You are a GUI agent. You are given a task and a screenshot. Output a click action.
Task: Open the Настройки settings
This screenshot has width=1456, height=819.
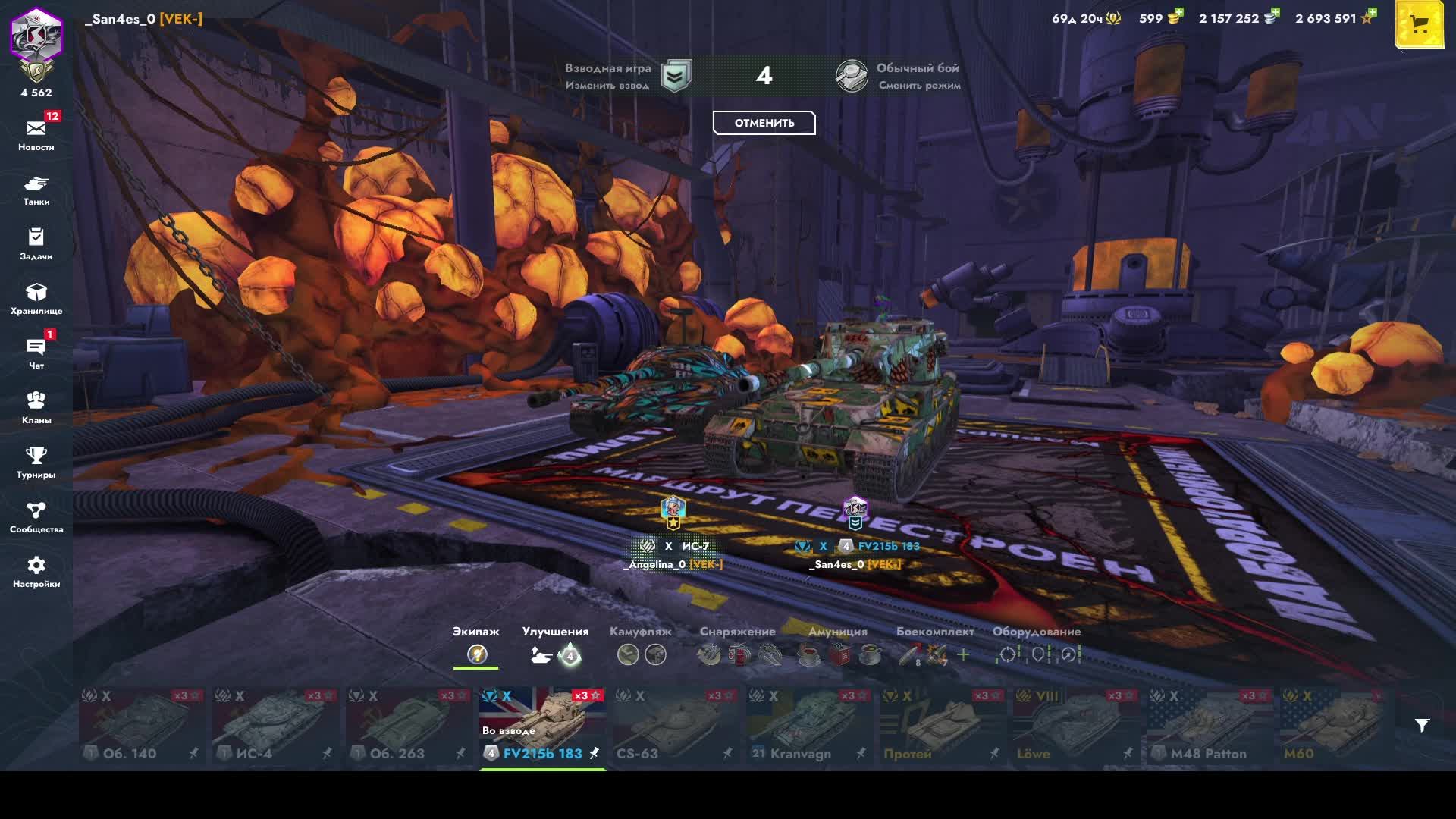tap(36, 571)
